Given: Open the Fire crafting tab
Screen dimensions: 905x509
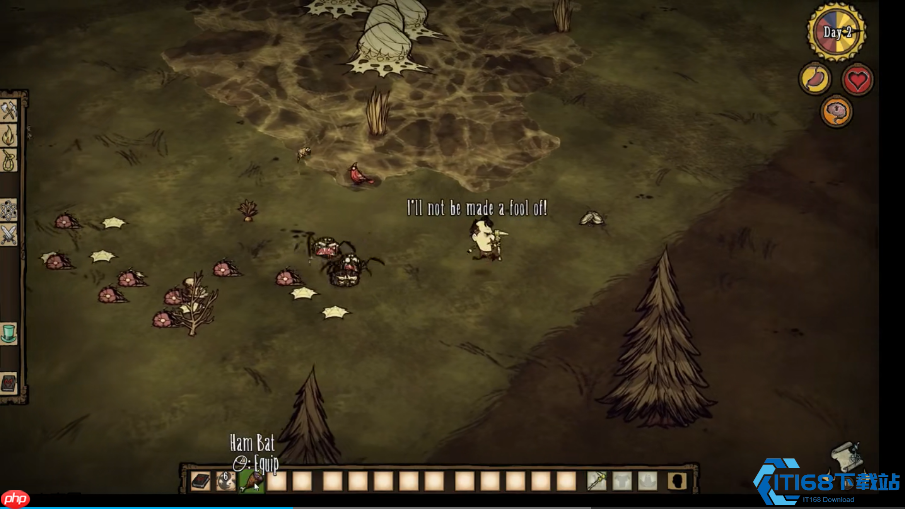Looking at the screenshot, I should pyautogui.click(x=9, y=135).
